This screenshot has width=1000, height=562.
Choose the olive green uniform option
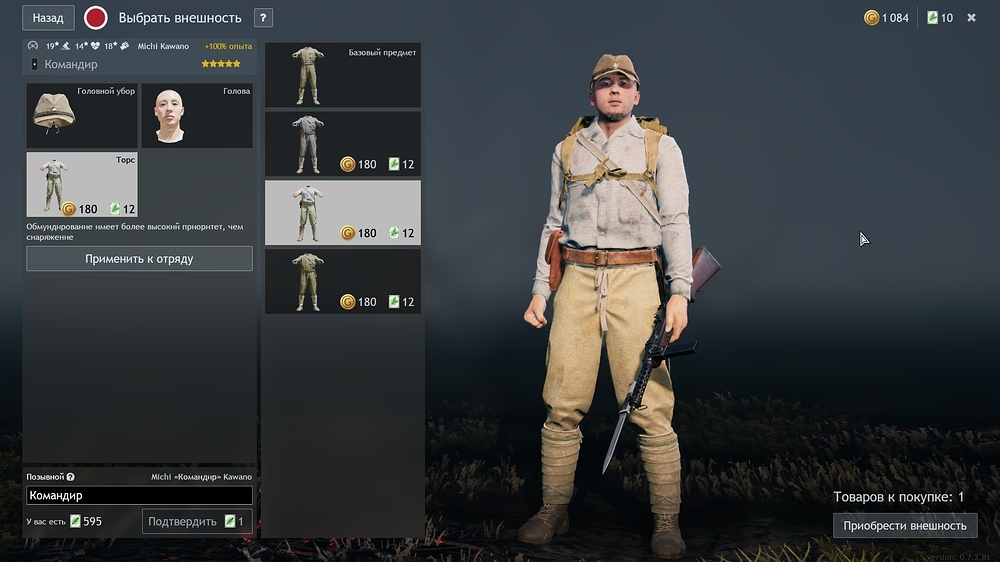click(342, 281)
